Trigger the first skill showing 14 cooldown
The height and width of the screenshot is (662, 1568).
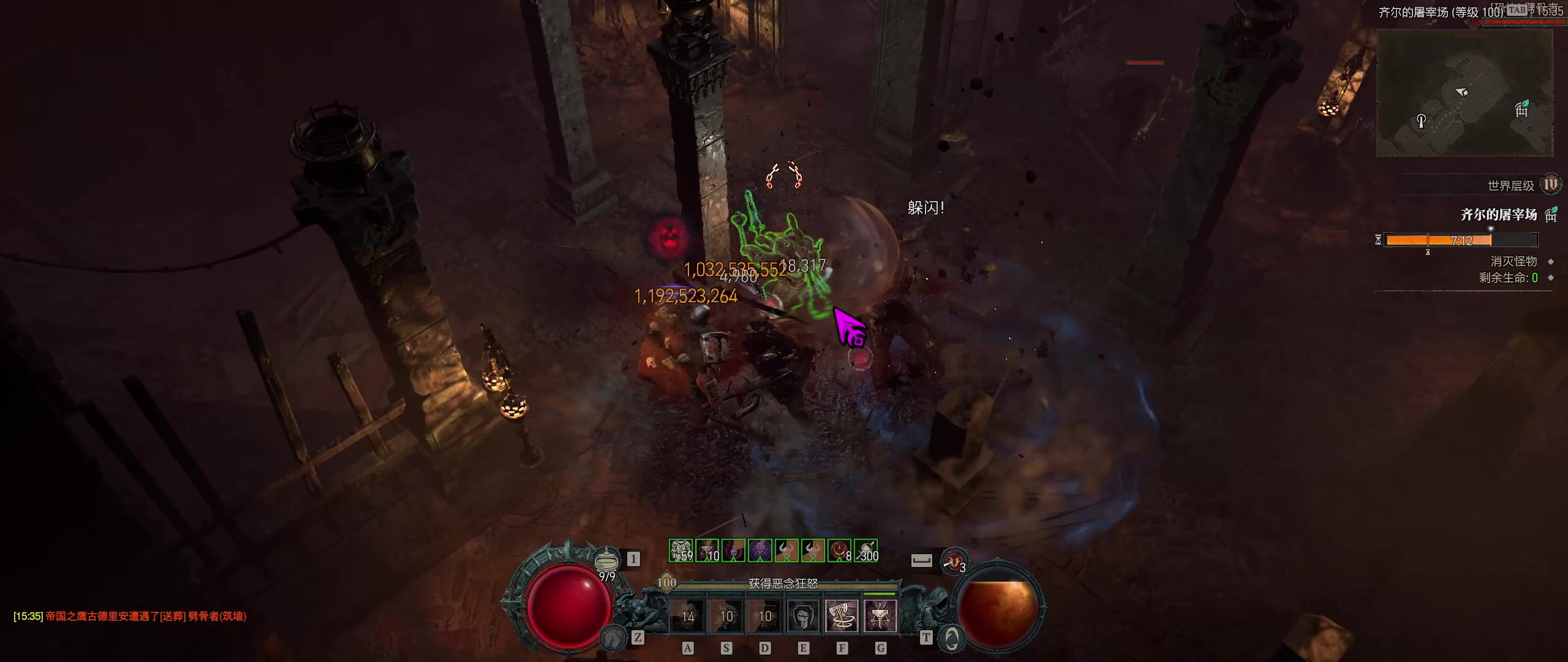pyautogui.click(x=687, y=615)
